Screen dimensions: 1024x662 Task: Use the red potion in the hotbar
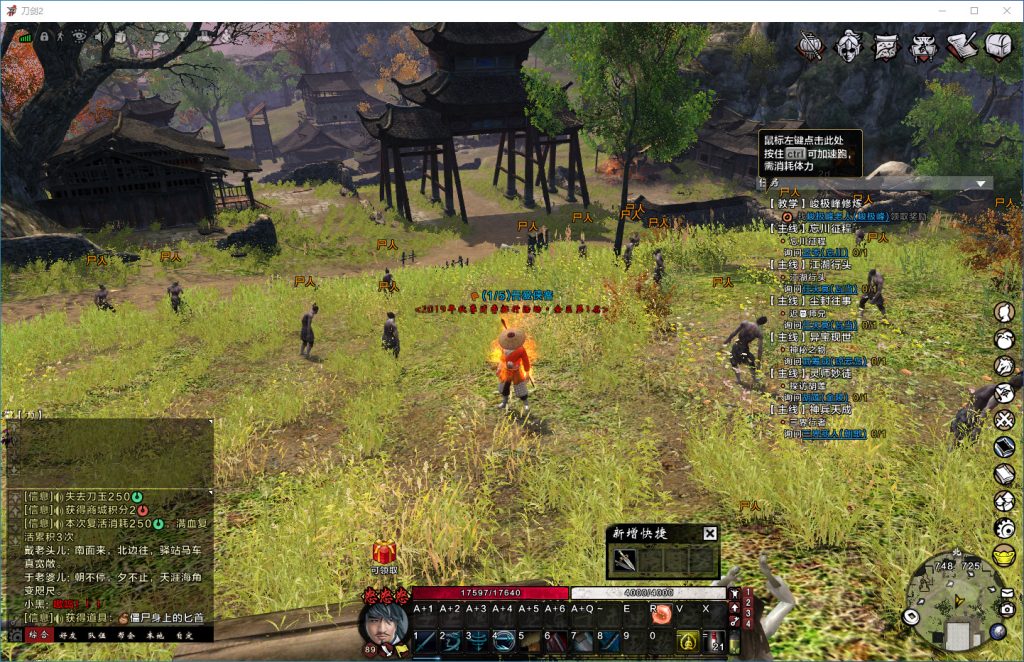click(714, 641)
